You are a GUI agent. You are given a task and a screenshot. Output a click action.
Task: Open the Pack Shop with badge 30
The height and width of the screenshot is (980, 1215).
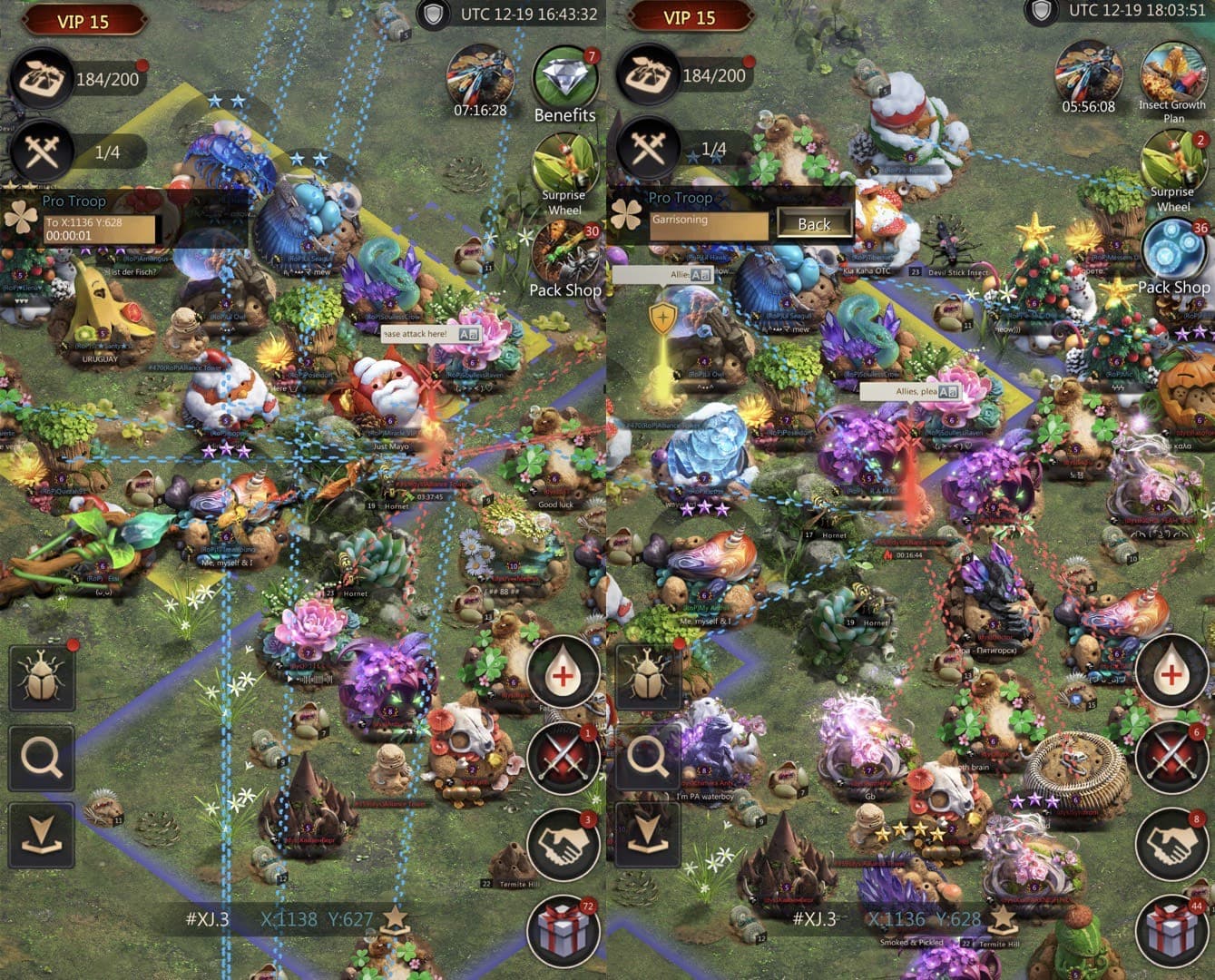[564, 254]
